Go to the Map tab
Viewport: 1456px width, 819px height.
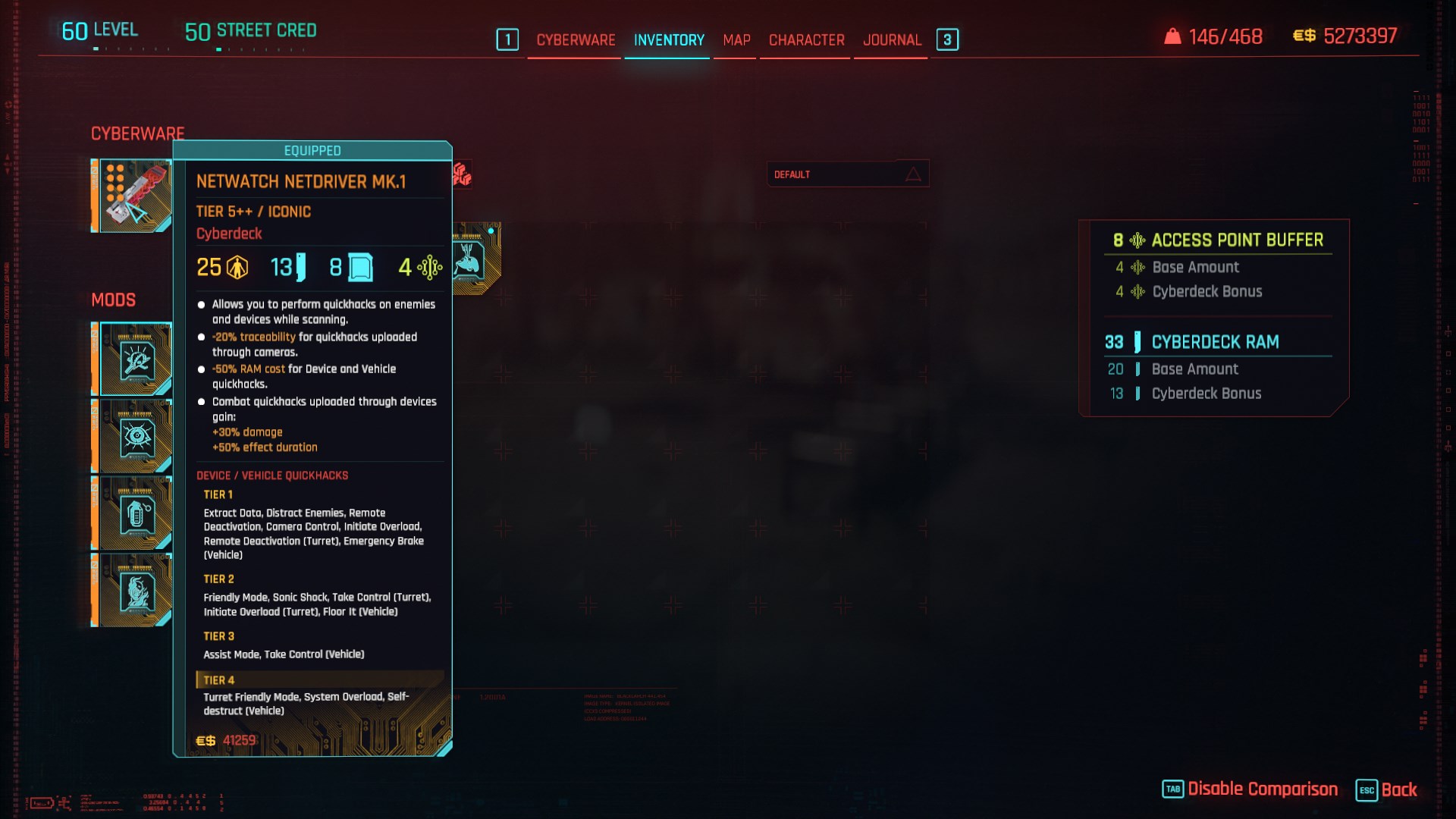(x=736, y=40)
